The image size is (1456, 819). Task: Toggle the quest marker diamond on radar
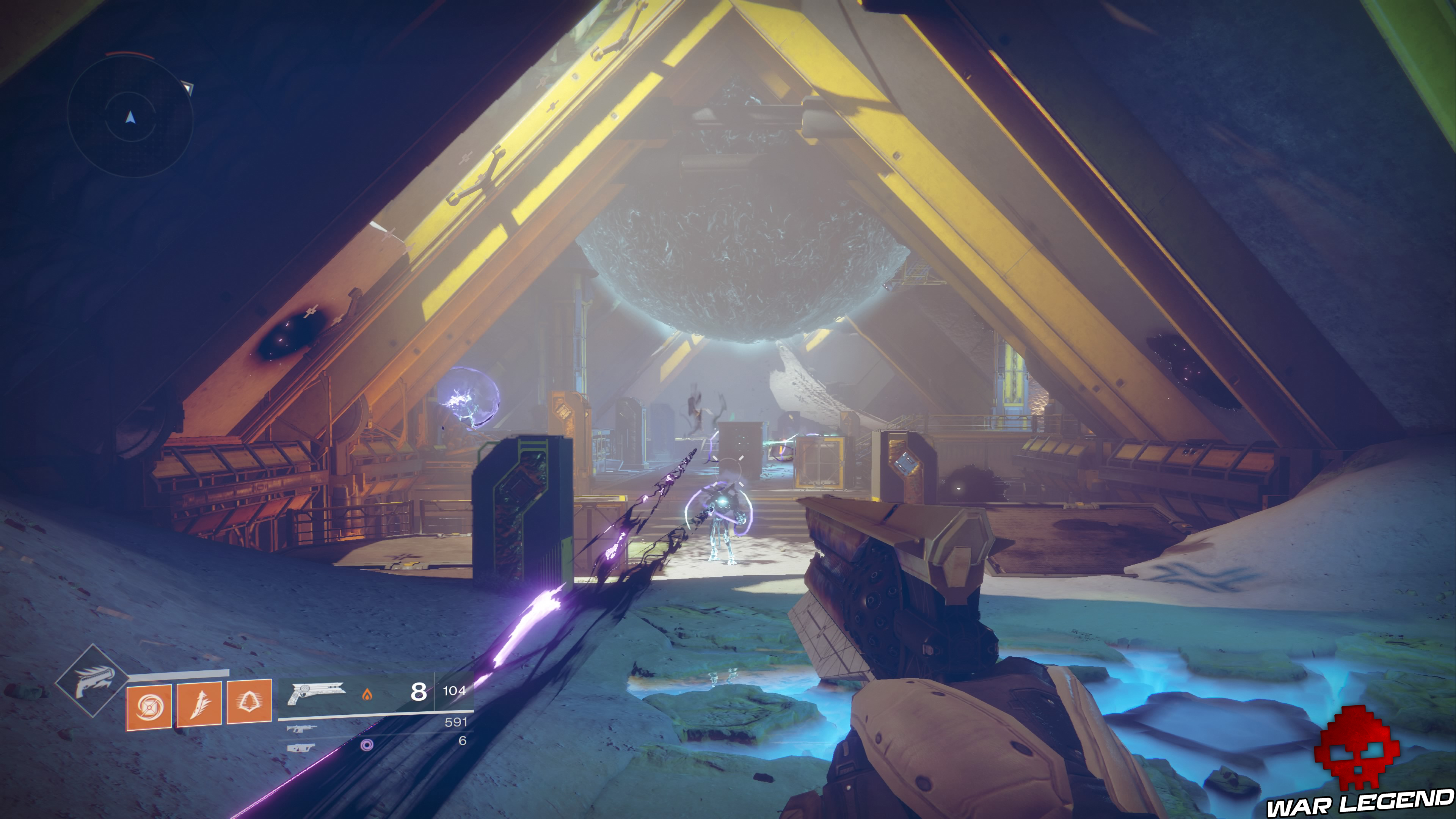[188, 89]
